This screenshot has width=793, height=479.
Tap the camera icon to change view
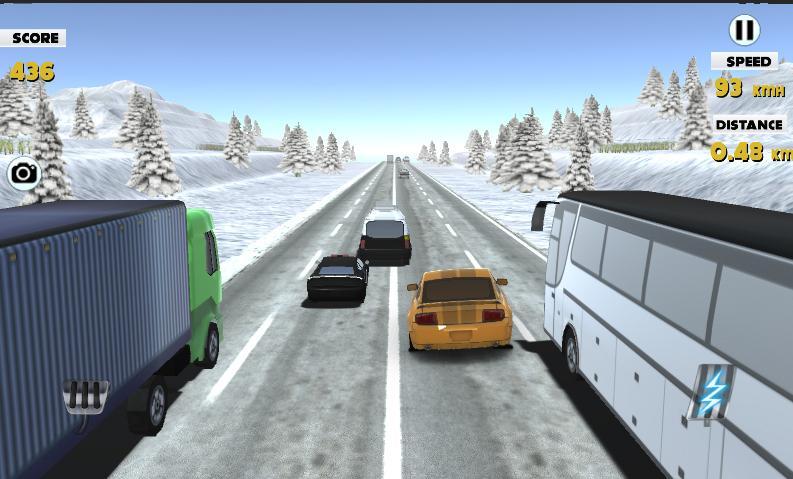24,174
